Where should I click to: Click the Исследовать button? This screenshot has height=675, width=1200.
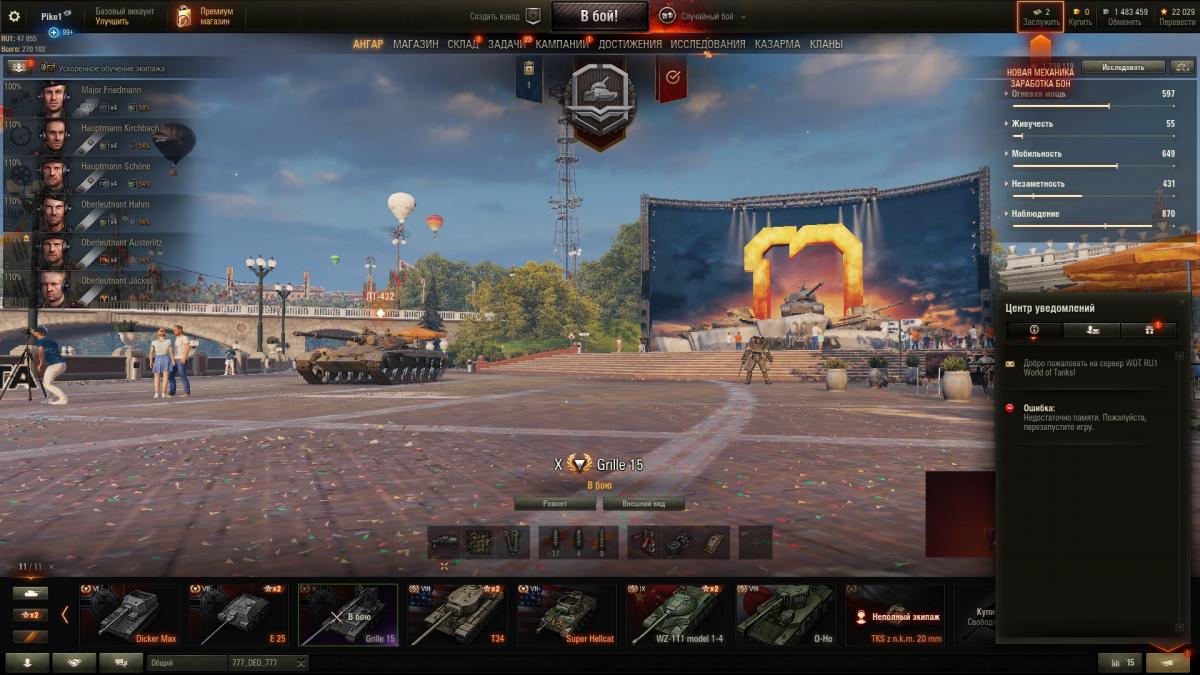(1123, 67)
